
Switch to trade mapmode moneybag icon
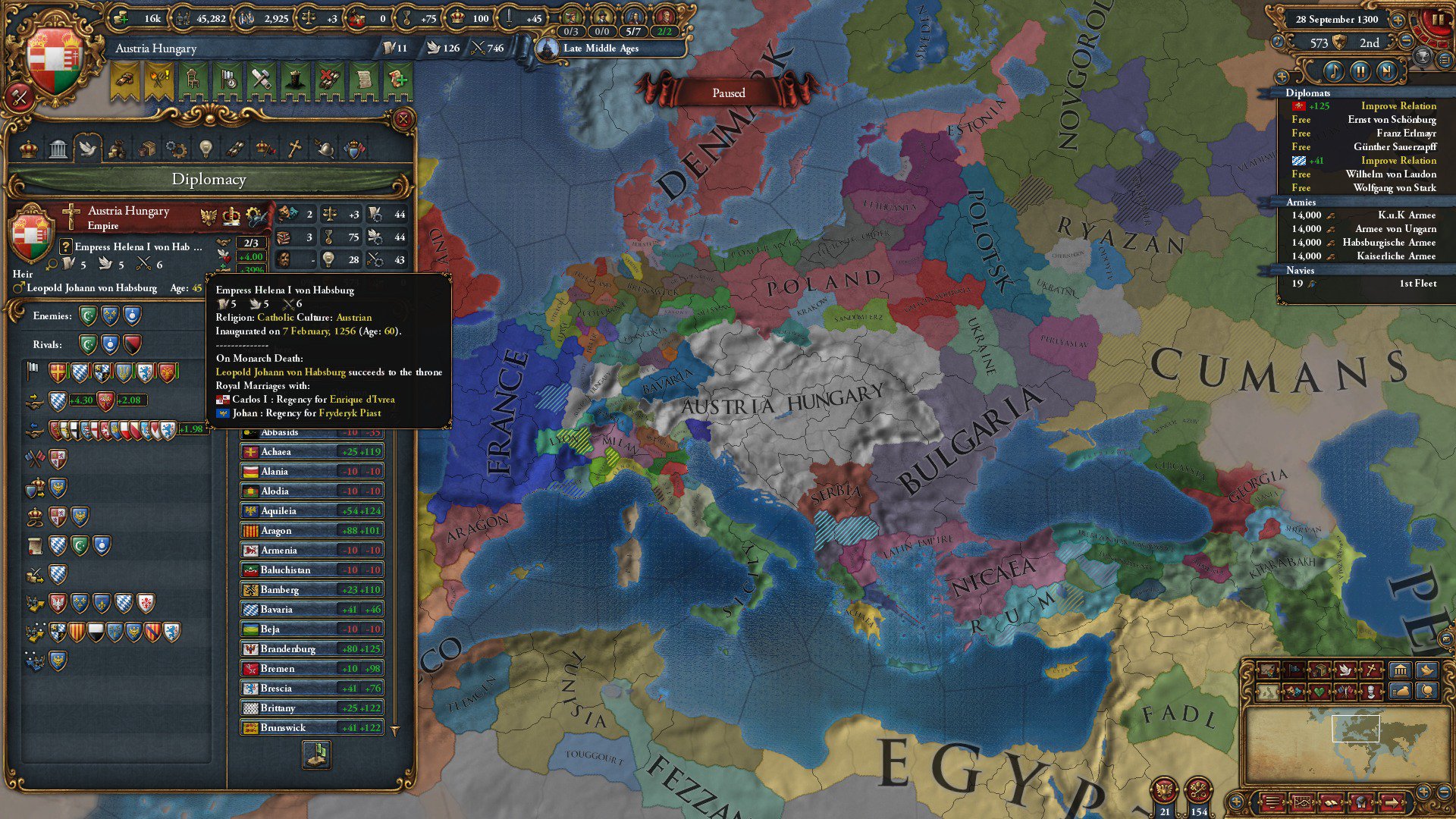pos(1399,693)
